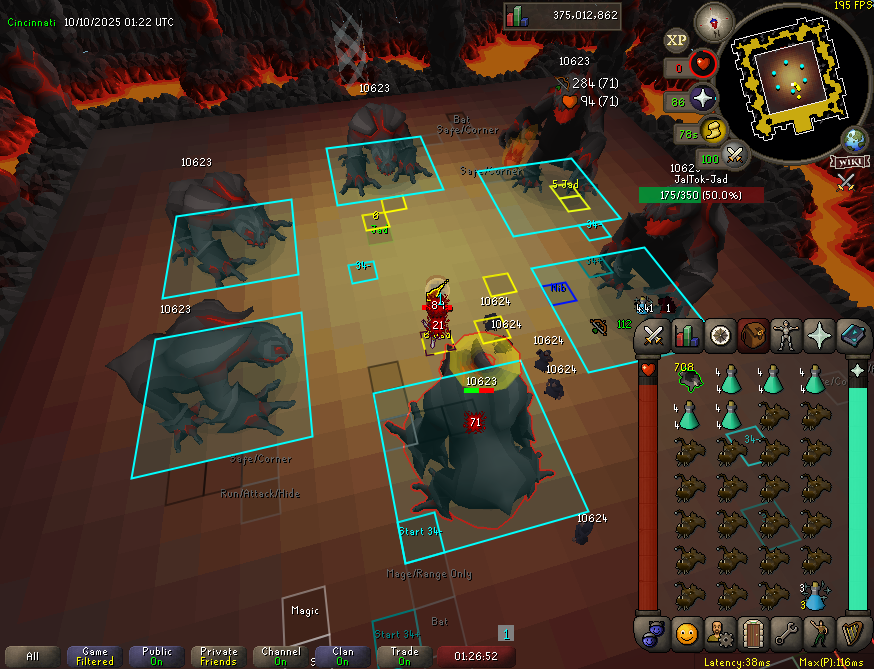The height and width of the screenshot is (669, 874).
Task: Show the Worn Equipment tab
Action: tap(787, 335)
